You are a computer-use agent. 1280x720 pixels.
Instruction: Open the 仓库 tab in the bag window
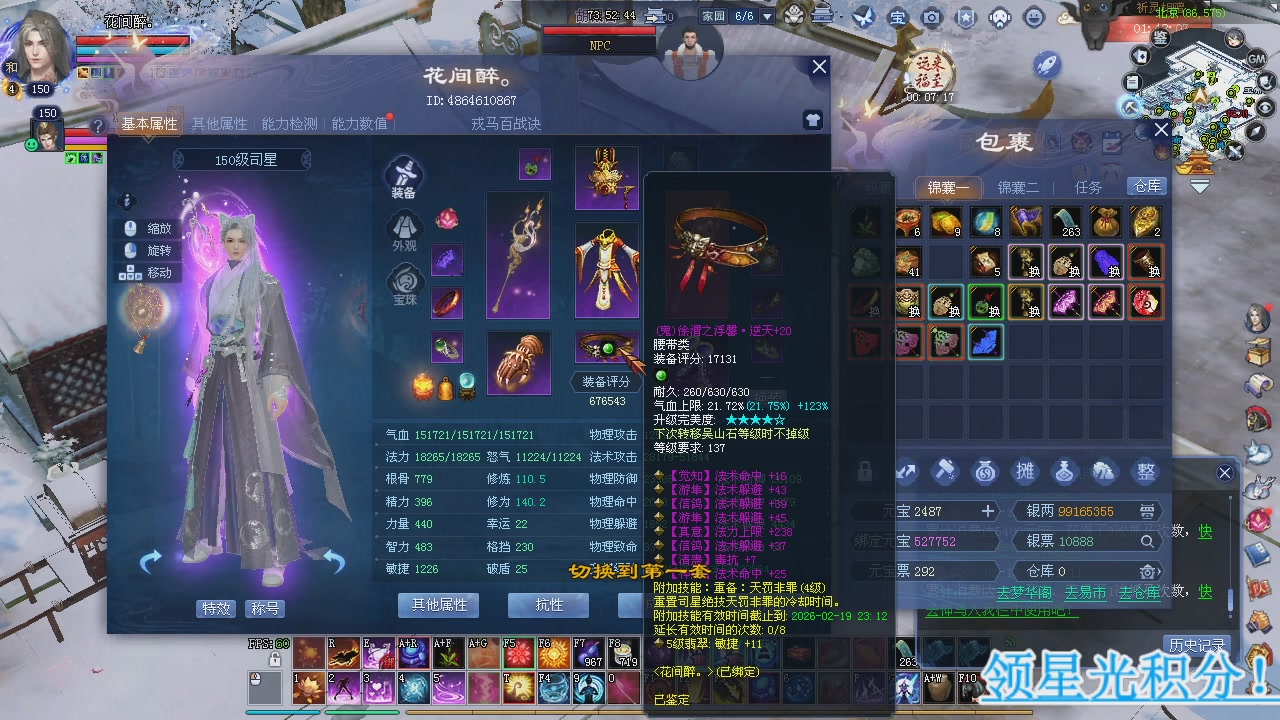point(1147,186)
